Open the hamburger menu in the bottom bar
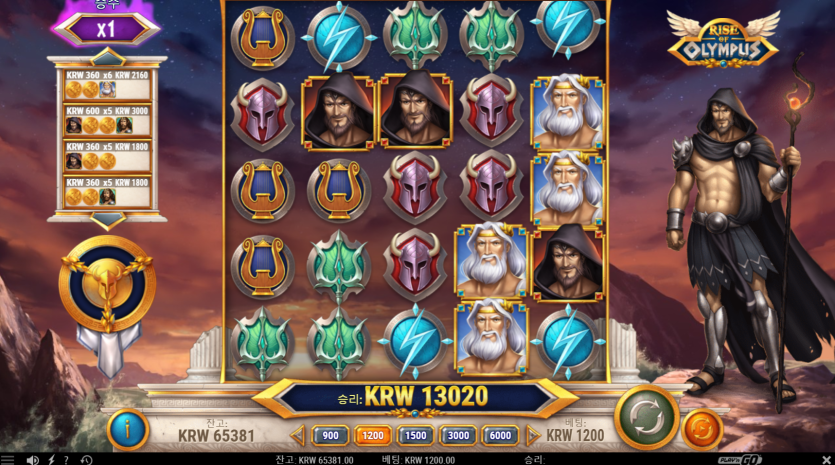The height and width of the screenshot is (465, 835). (x=8, y=459)
